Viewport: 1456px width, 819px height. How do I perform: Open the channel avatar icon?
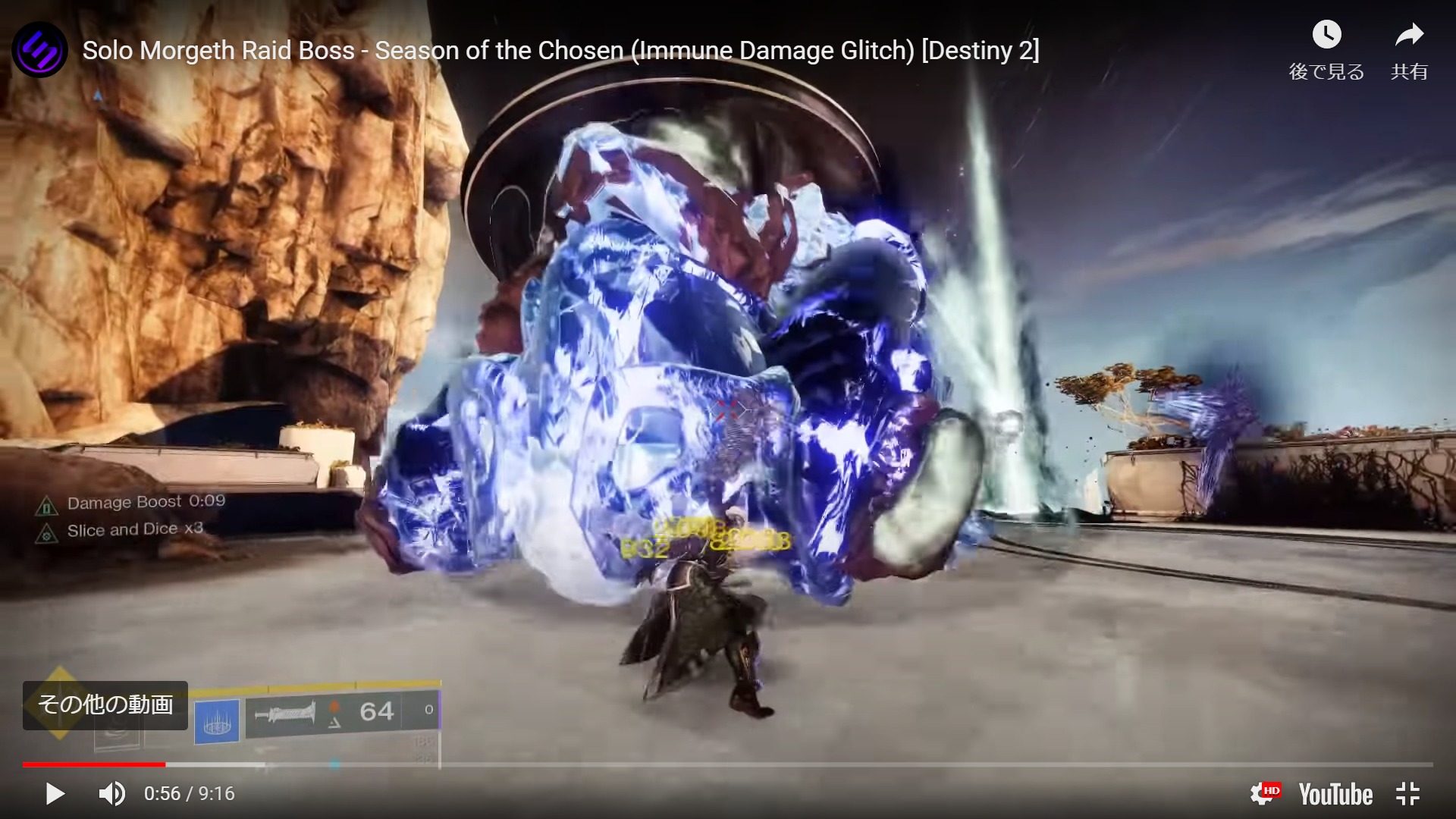pyautogui.click(x=39, y=49)
